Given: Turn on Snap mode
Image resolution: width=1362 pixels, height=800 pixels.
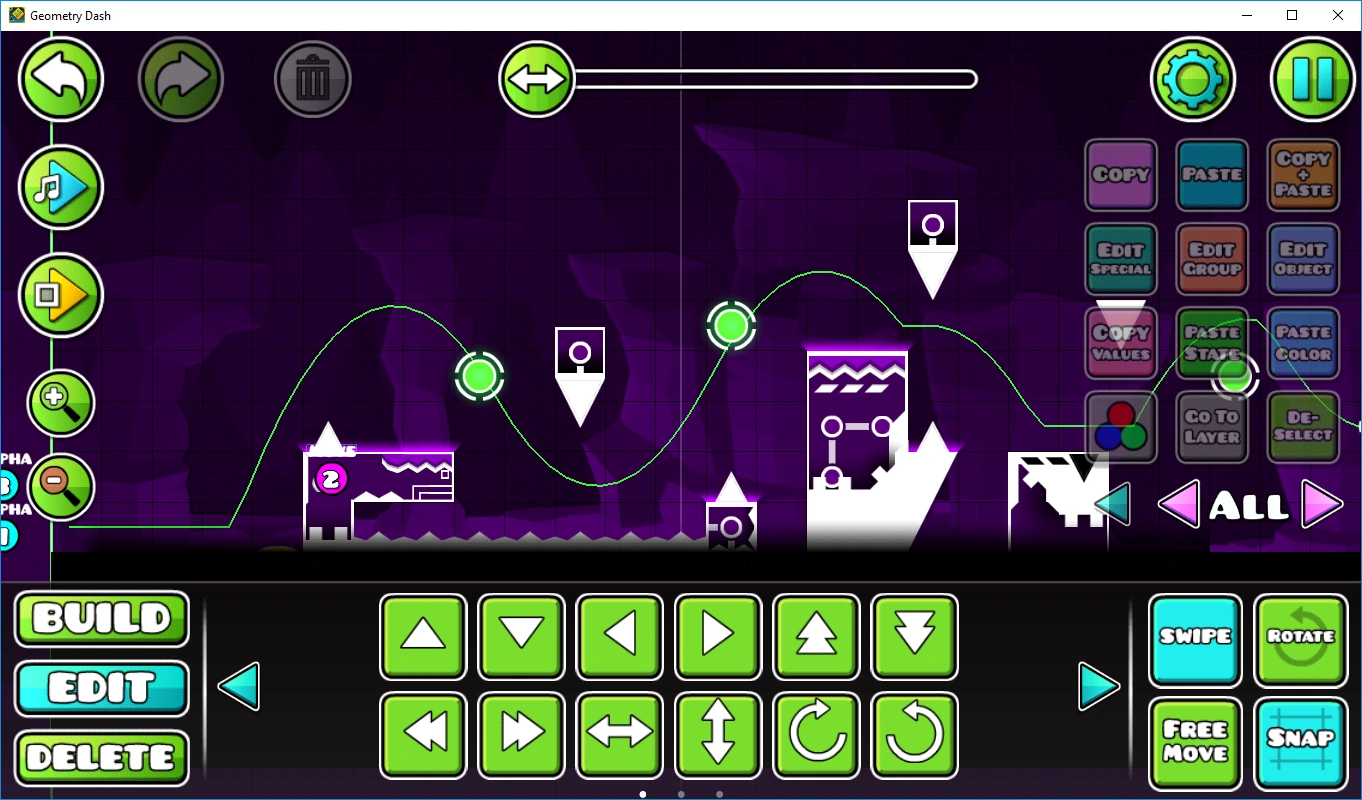Looking at the screenshot, I should pyautogui.click(x=1301, y=742).
